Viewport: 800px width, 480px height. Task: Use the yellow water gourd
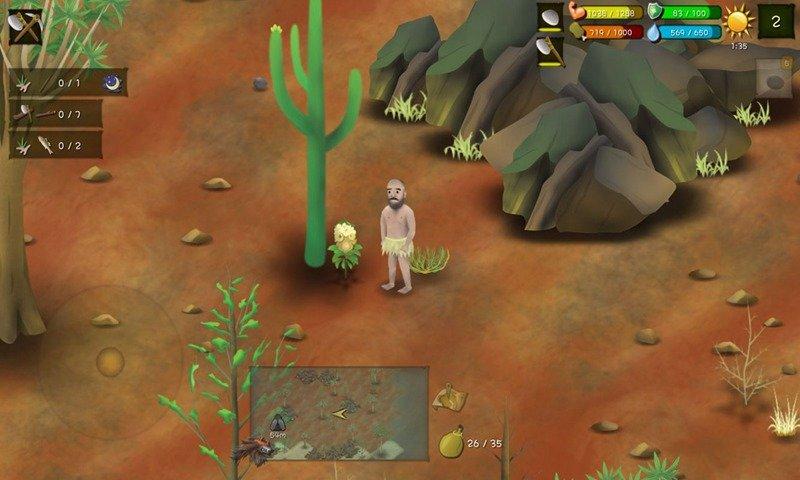click(x=451, y=441)
